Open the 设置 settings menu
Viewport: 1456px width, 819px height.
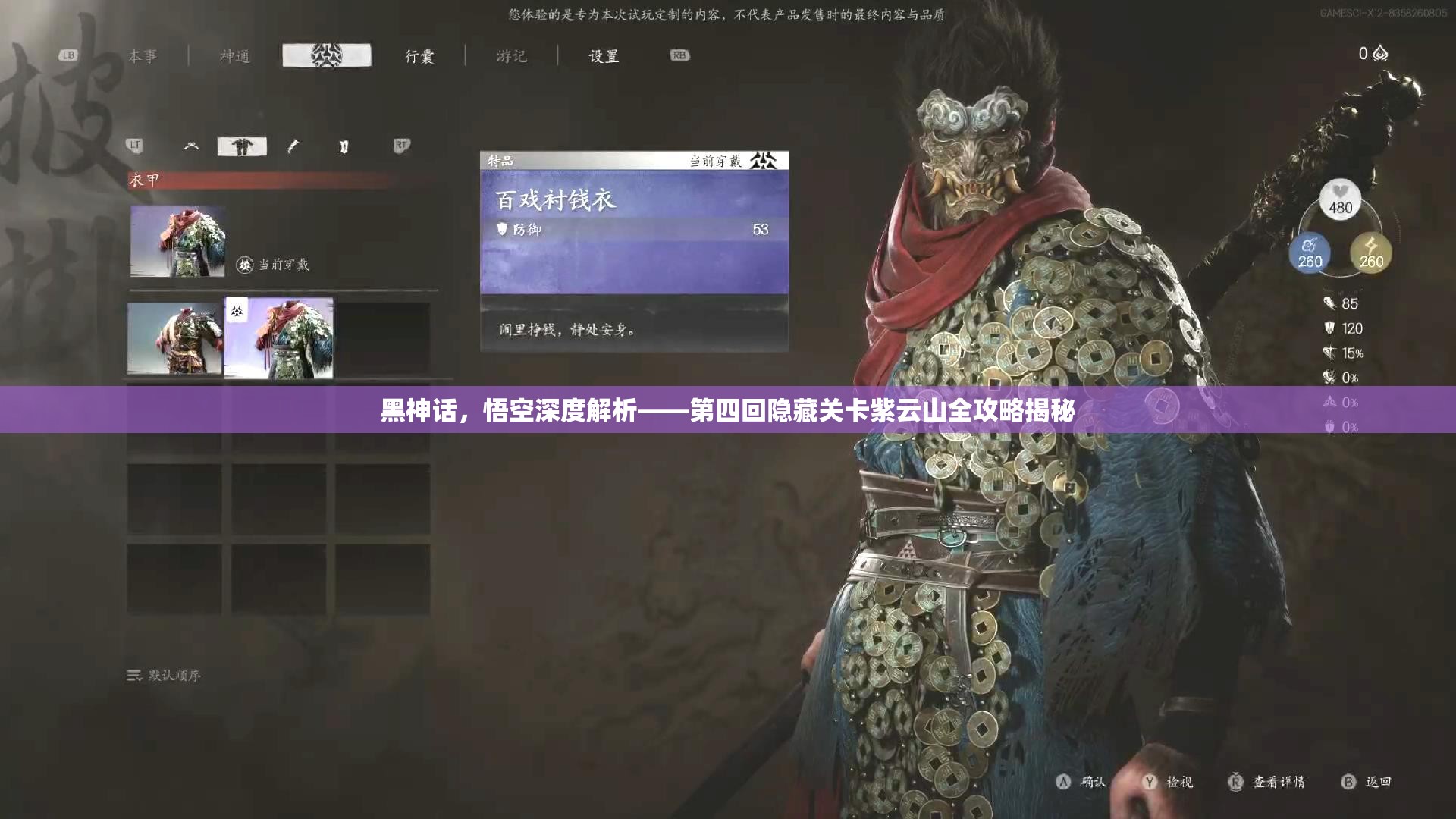604,55
